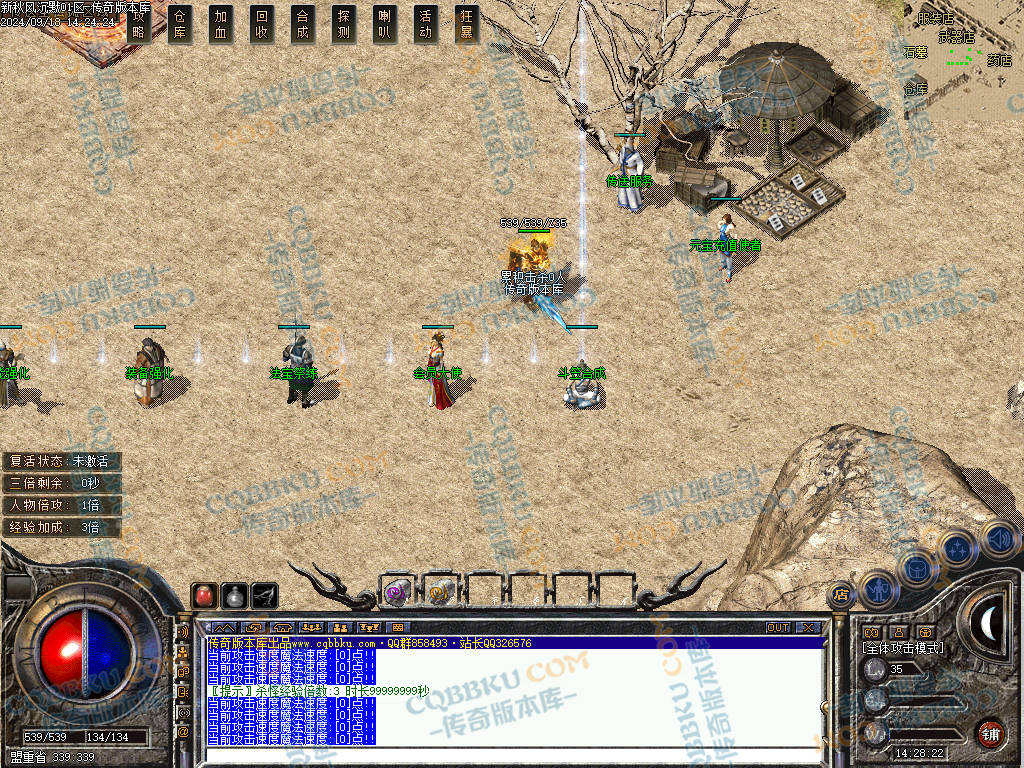Screen dimensions: 1024x768
Task: Open the character equipment round button
Action: [877, 587]
